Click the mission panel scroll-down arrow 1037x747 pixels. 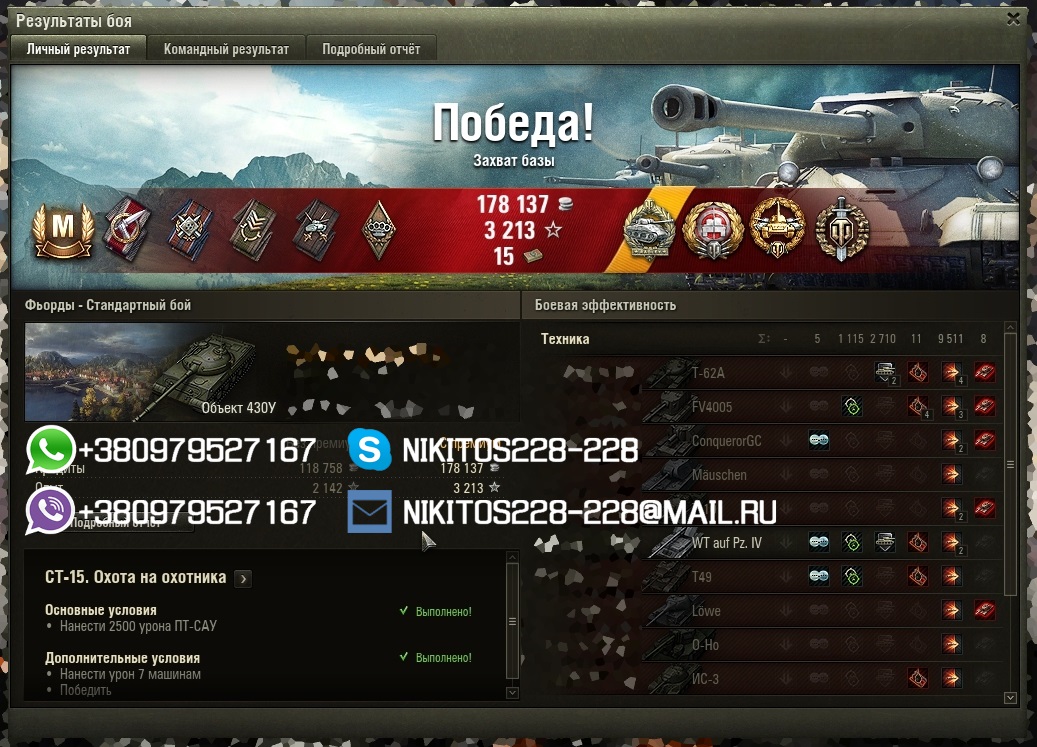[x=513, y=692]
